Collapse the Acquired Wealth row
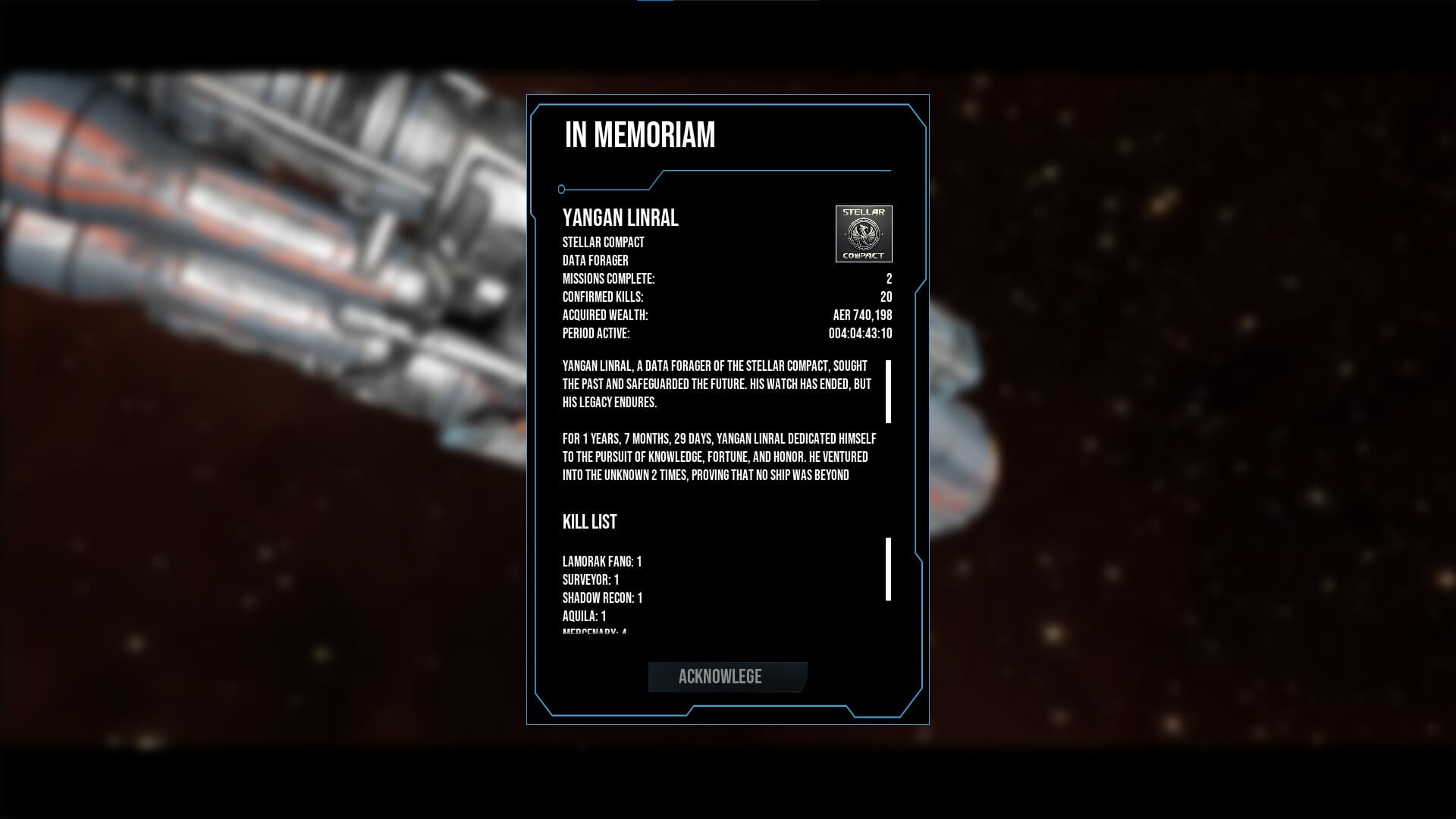 tap(607, 314)
